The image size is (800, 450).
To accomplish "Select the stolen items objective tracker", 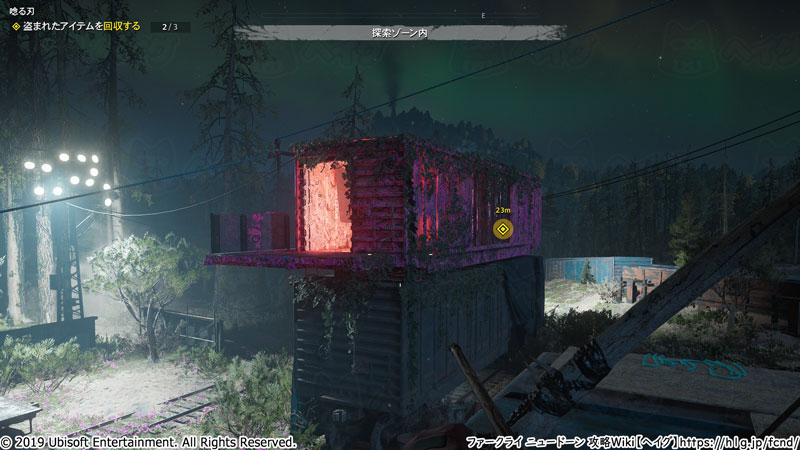I will (88, 27).
